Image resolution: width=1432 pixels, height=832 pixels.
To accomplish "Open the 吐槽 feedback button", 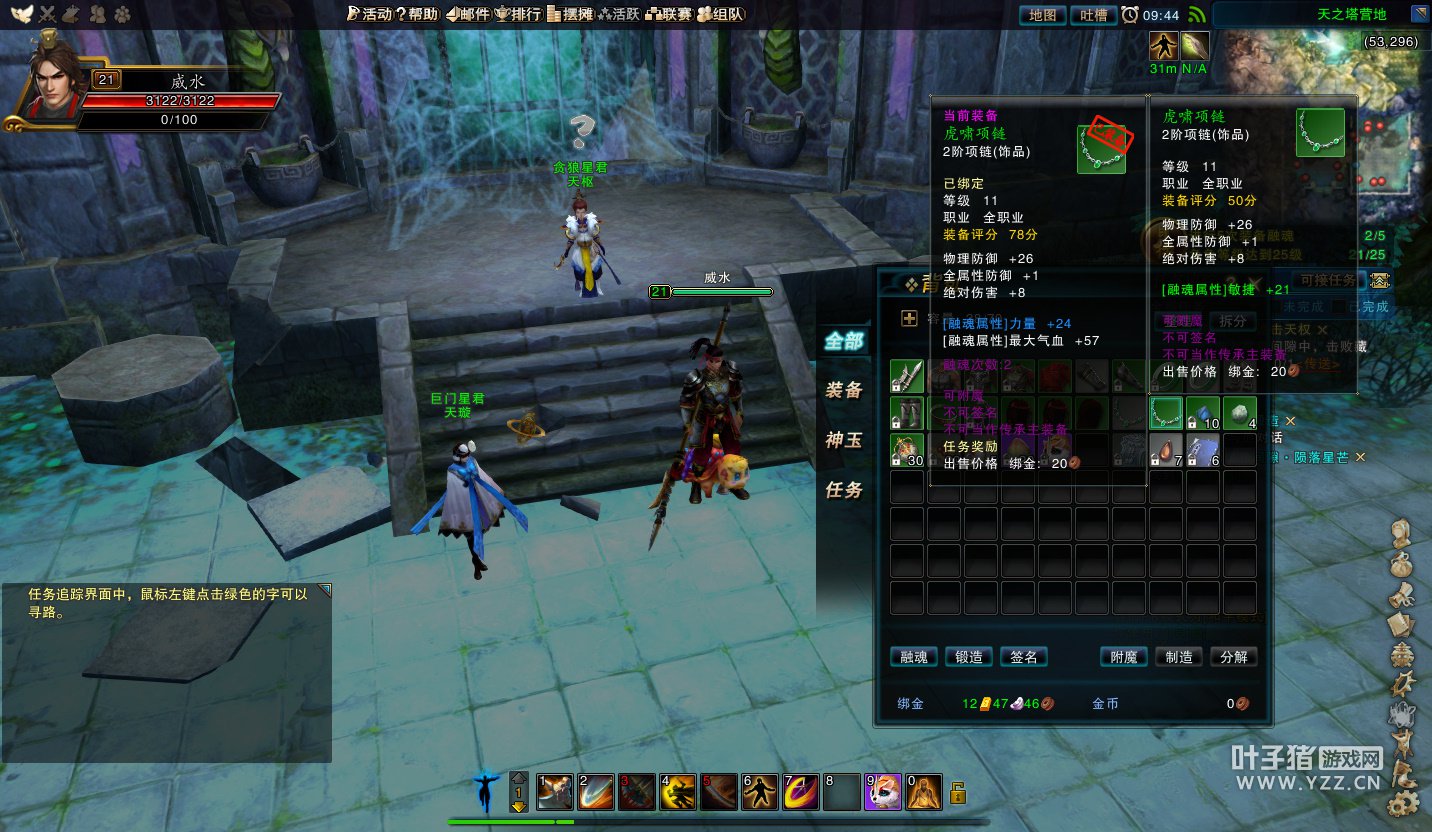I will (1094, 15).
